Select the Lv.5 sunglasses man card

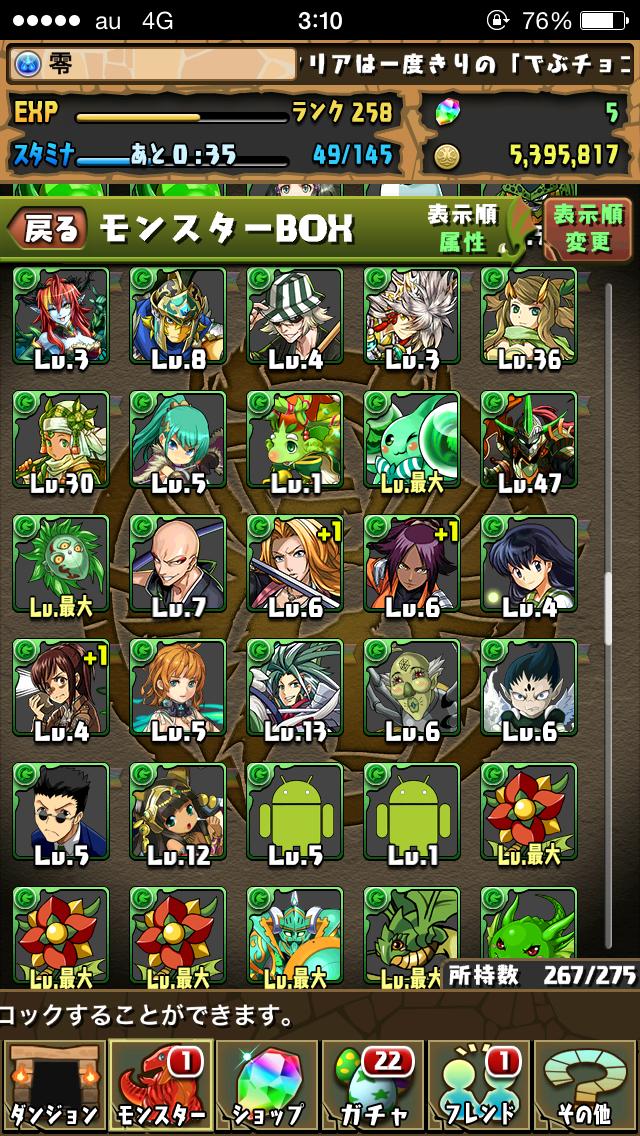tap(61, 812)
